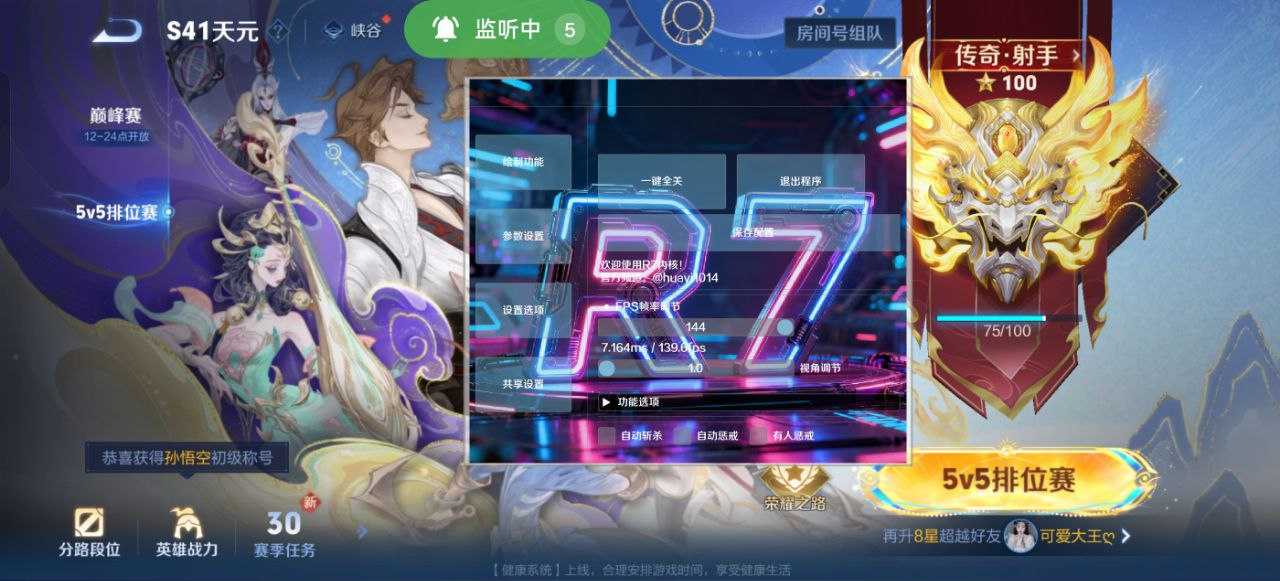Open 荣耀之路 honor road

click(795, 490)
